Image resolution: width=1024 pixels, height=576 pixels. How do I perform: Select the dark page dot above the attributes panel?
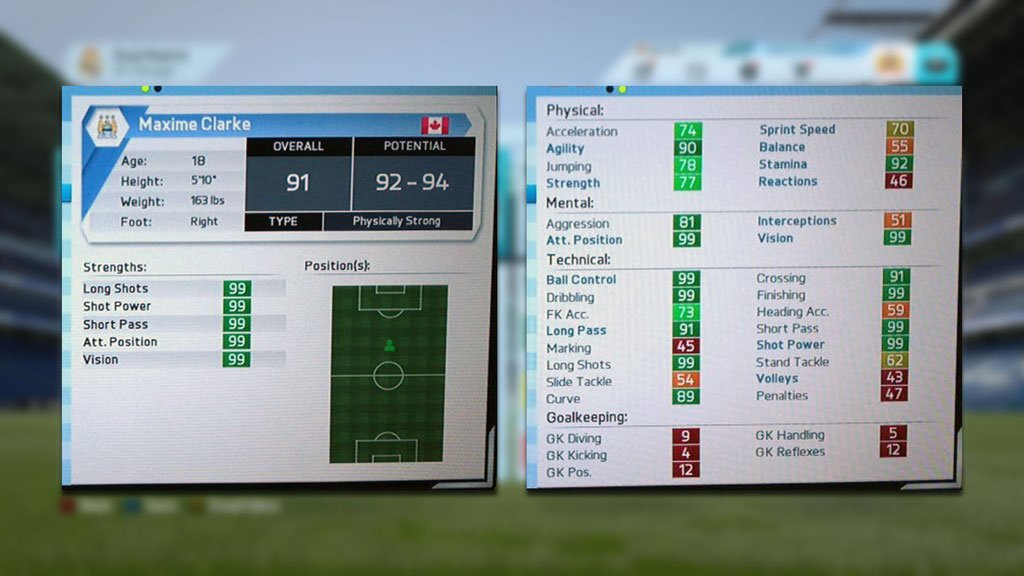(x=610, y=89)
